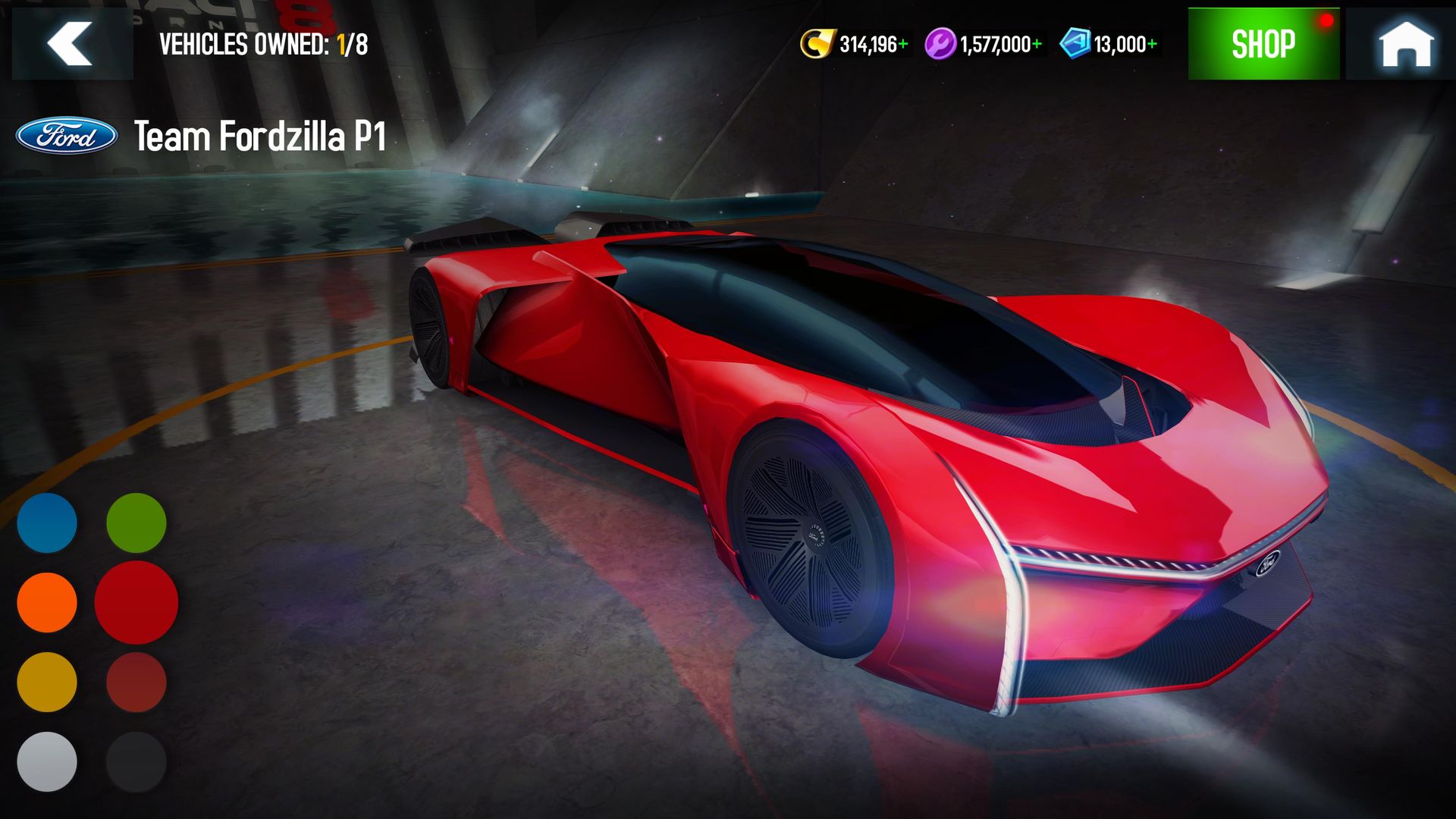
Task: Choose the green paint color
Action: (x=136, y=522)
